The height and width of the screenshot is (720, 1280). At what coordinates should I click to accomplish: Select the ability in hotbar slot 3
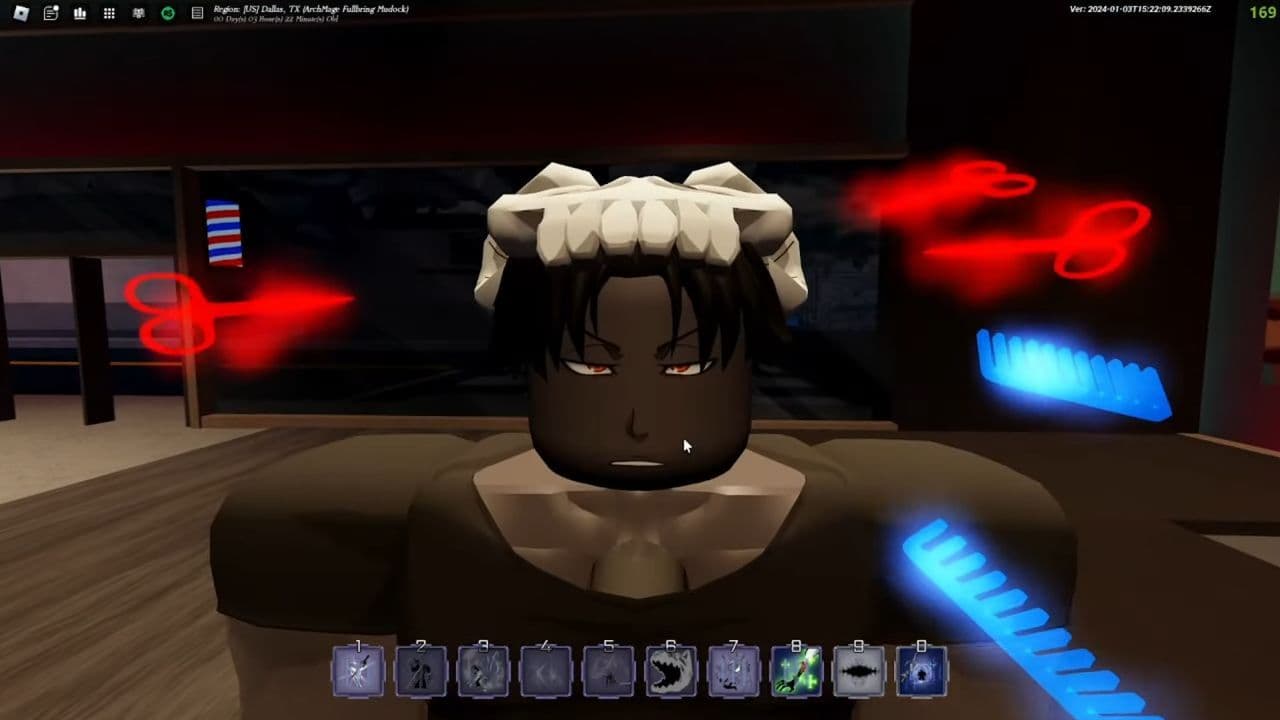click(483, 670)
